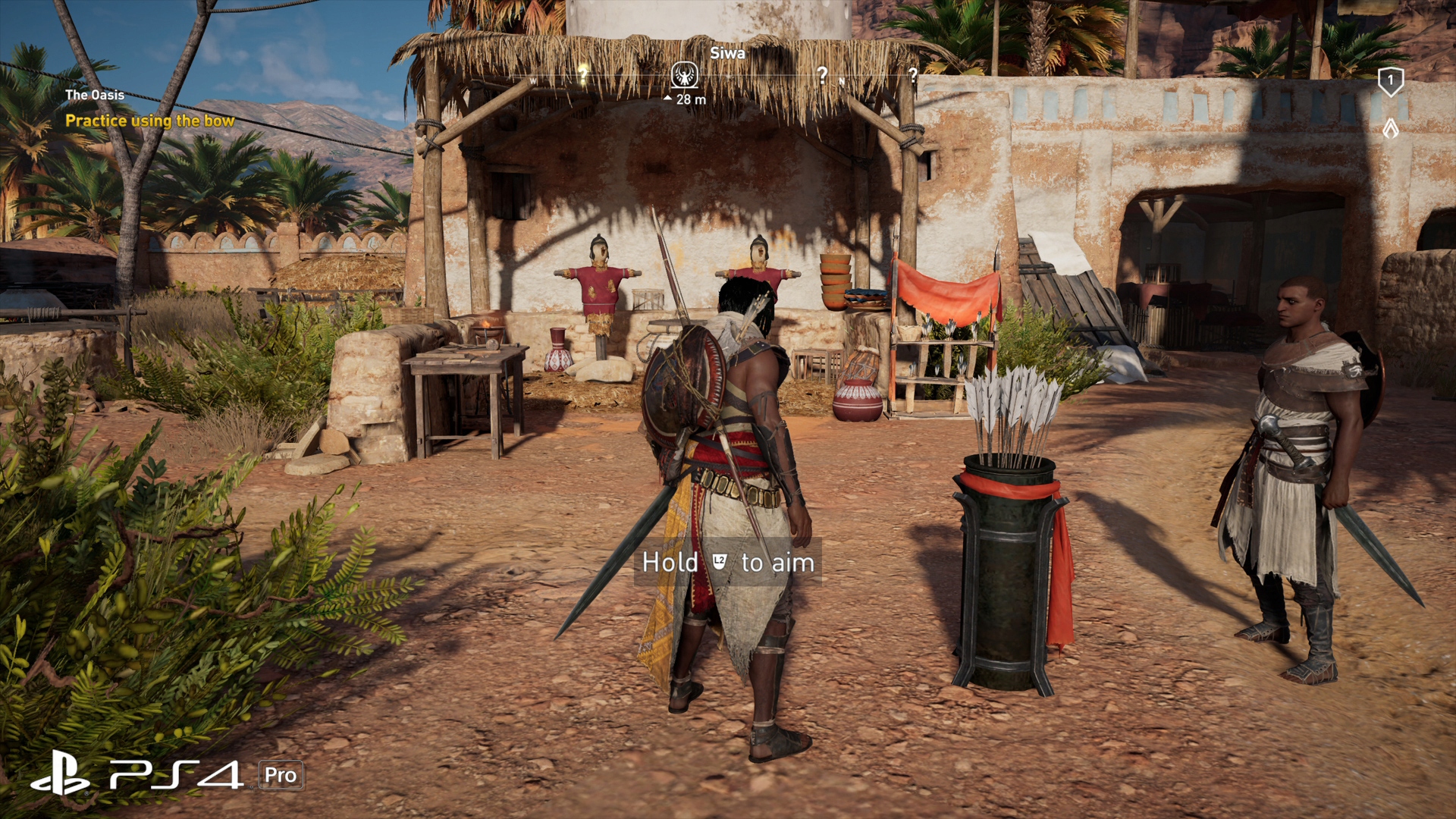Screen dimensions: 1456x819
Task: Select the "Practice using the bow" objective
Action: 149,121
